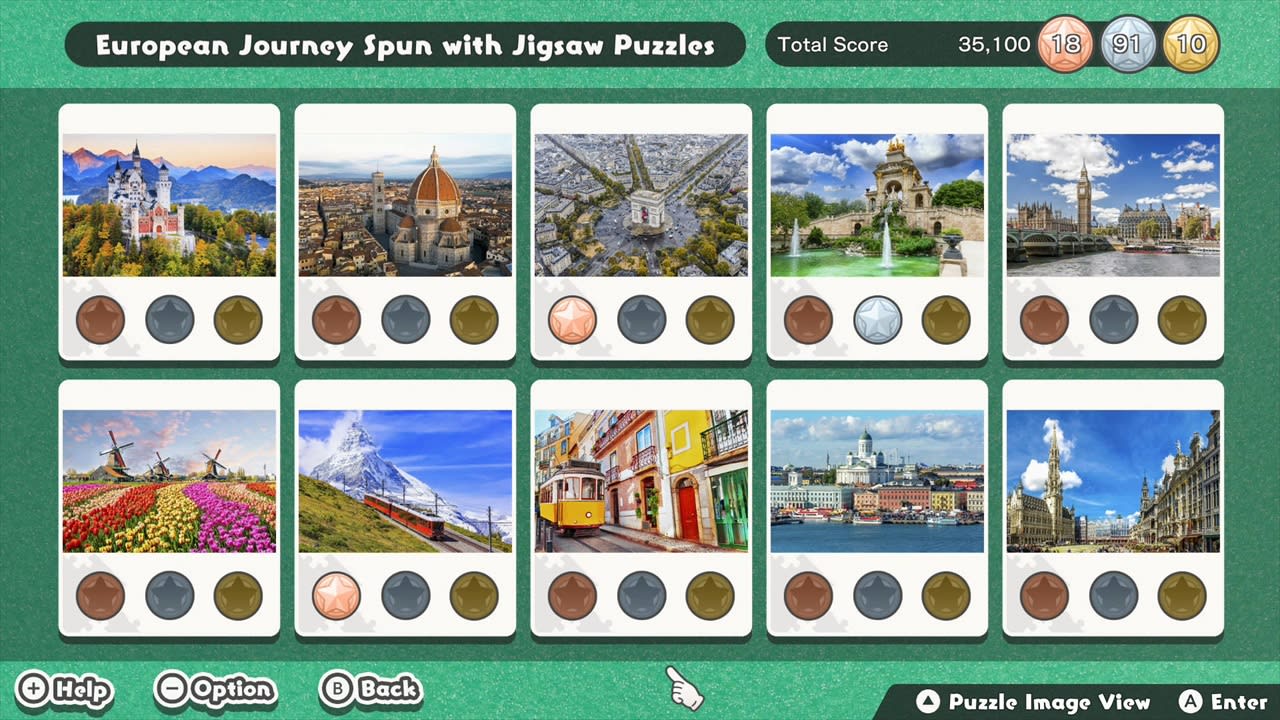Screen dimensions: 1280x720
Task: Click the bronze medal counter showing 18
Action: click(1066, 44)
